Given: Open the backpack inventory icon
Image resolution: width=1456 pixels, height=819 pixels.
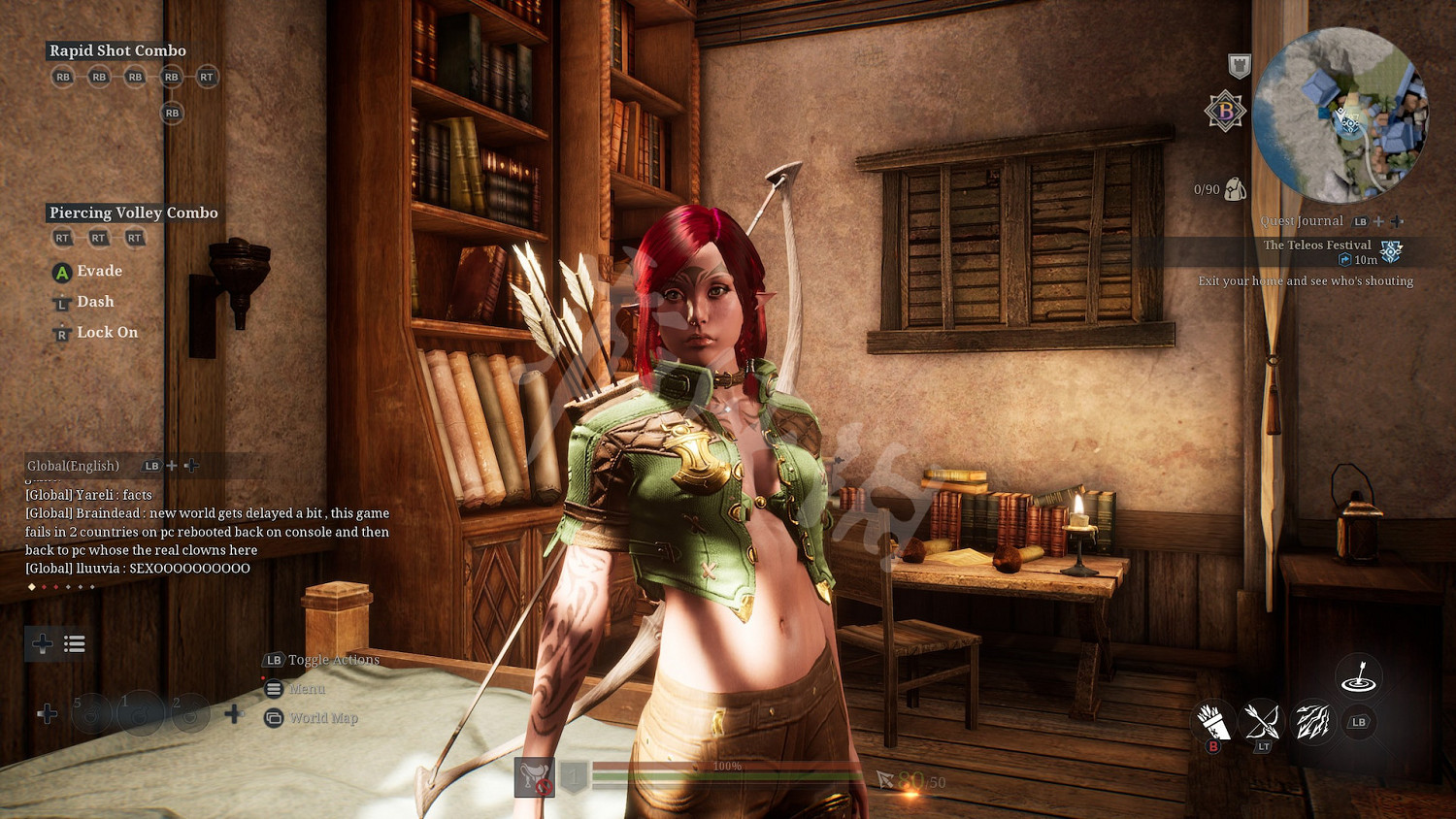Looking at the screenshot, I should 1235,189.
